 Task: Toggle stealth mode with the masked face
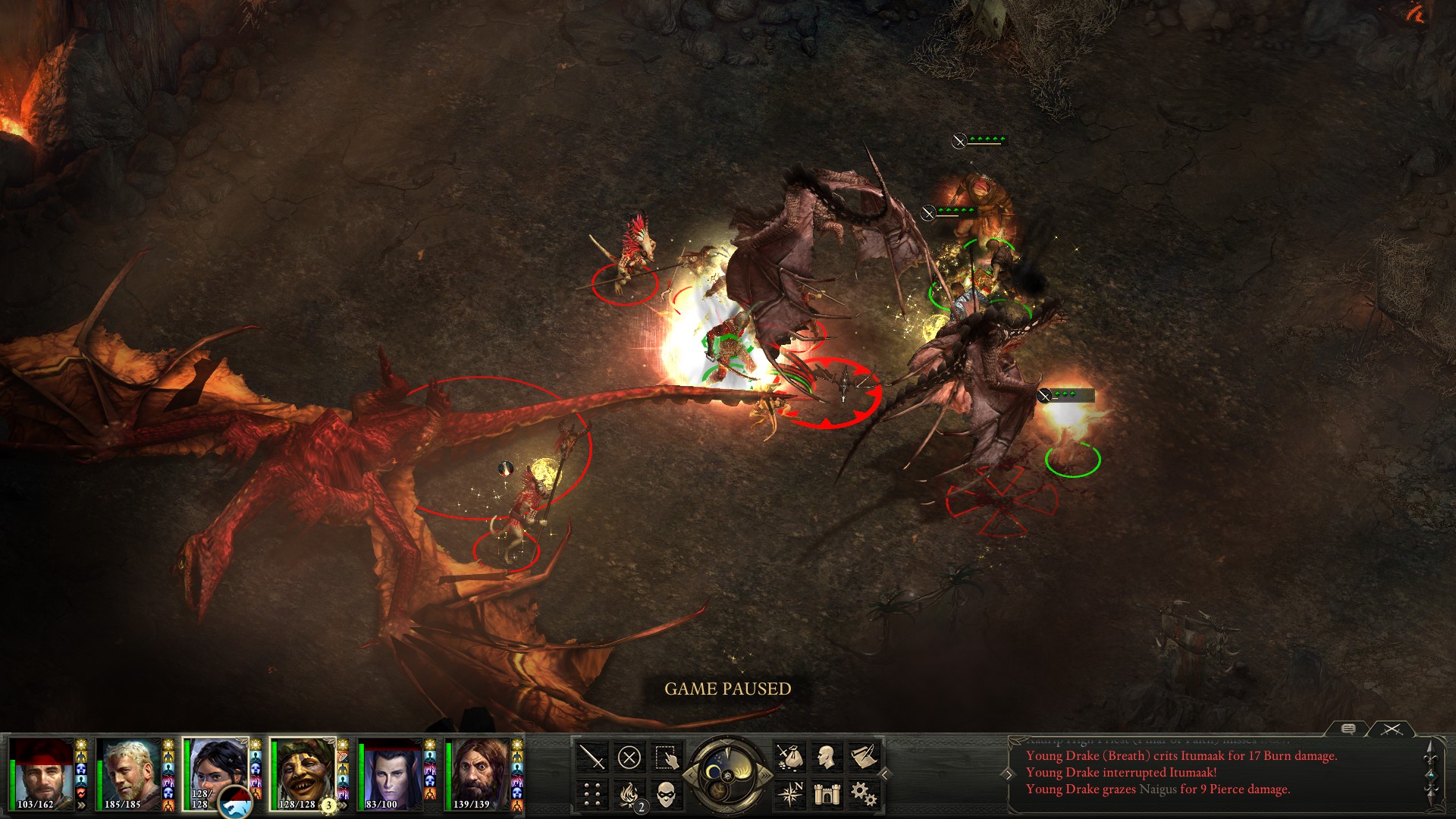coord(666,794)
